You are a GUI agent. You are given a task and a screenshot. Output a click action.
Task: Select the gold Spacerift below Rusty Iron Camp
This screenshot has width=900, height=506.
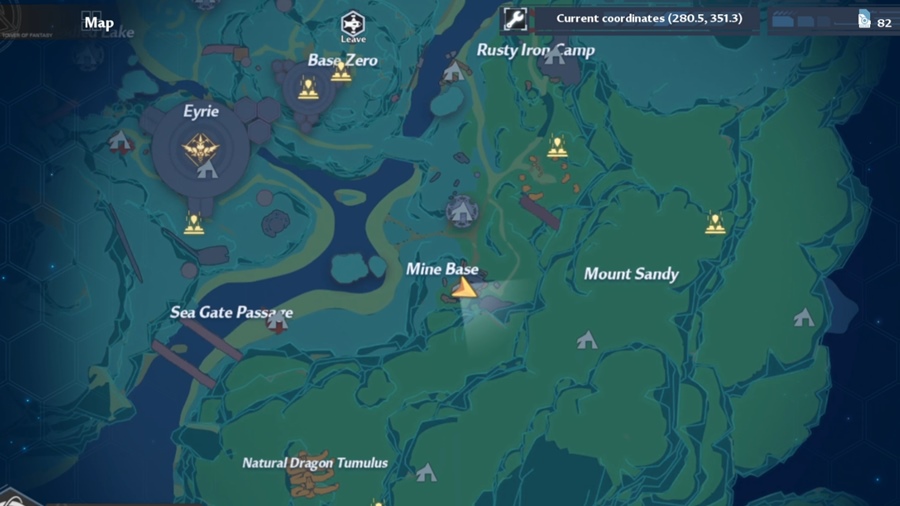(557, 147)
